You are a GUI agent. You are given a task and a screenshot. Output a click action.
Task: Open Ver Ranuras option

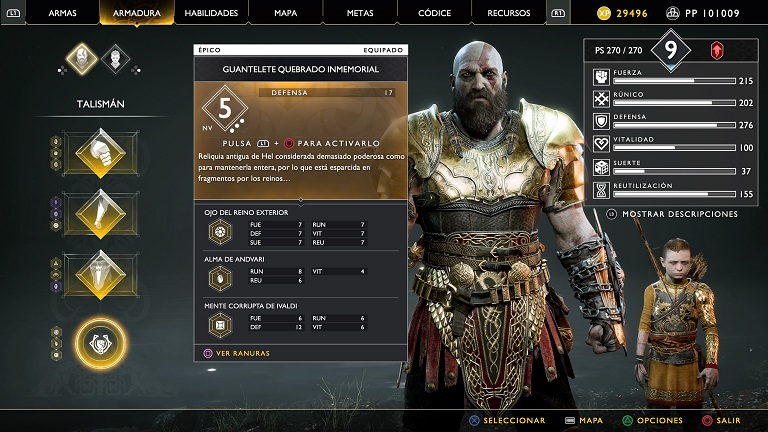[237, 353]
